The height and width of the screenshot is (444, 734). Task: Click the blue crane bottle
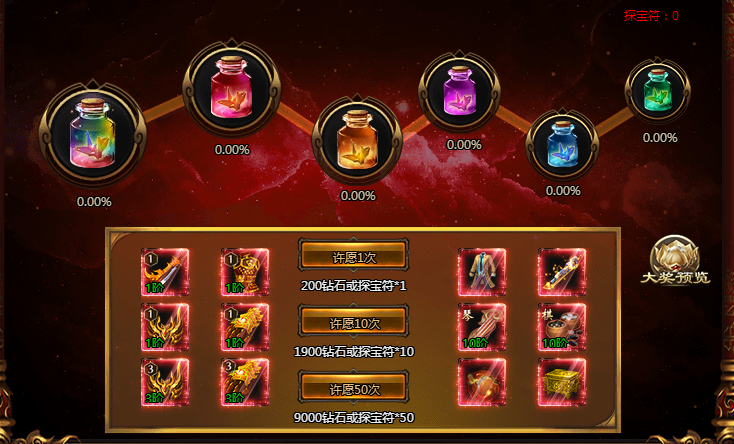[x=562, y=144]
